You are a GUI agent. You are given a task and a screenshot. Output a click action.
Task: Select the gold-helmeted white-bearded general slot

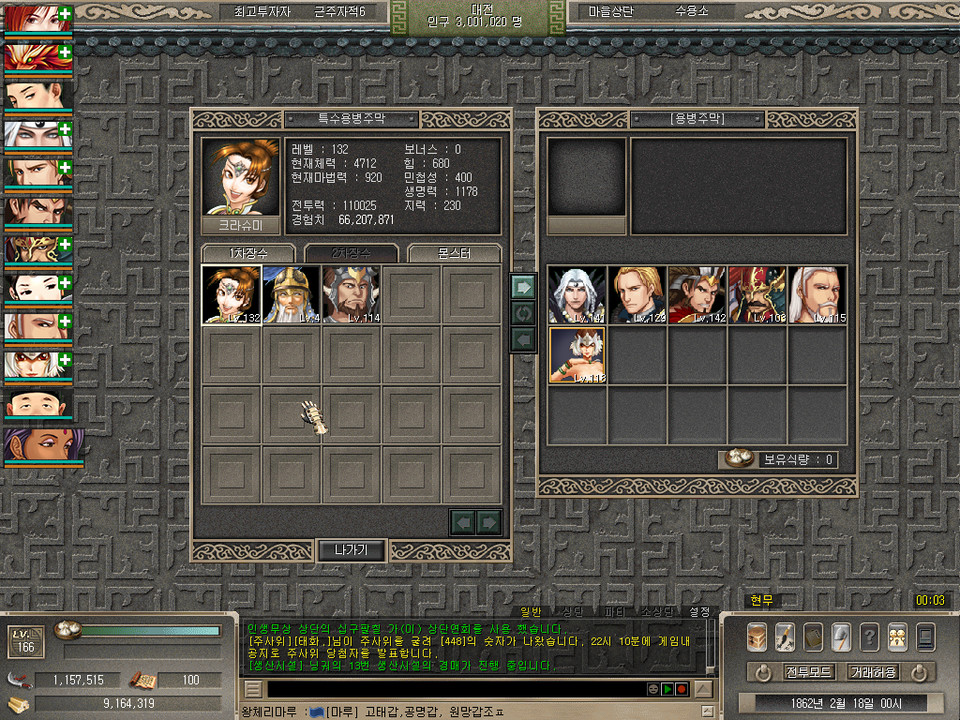coord(291,295)
